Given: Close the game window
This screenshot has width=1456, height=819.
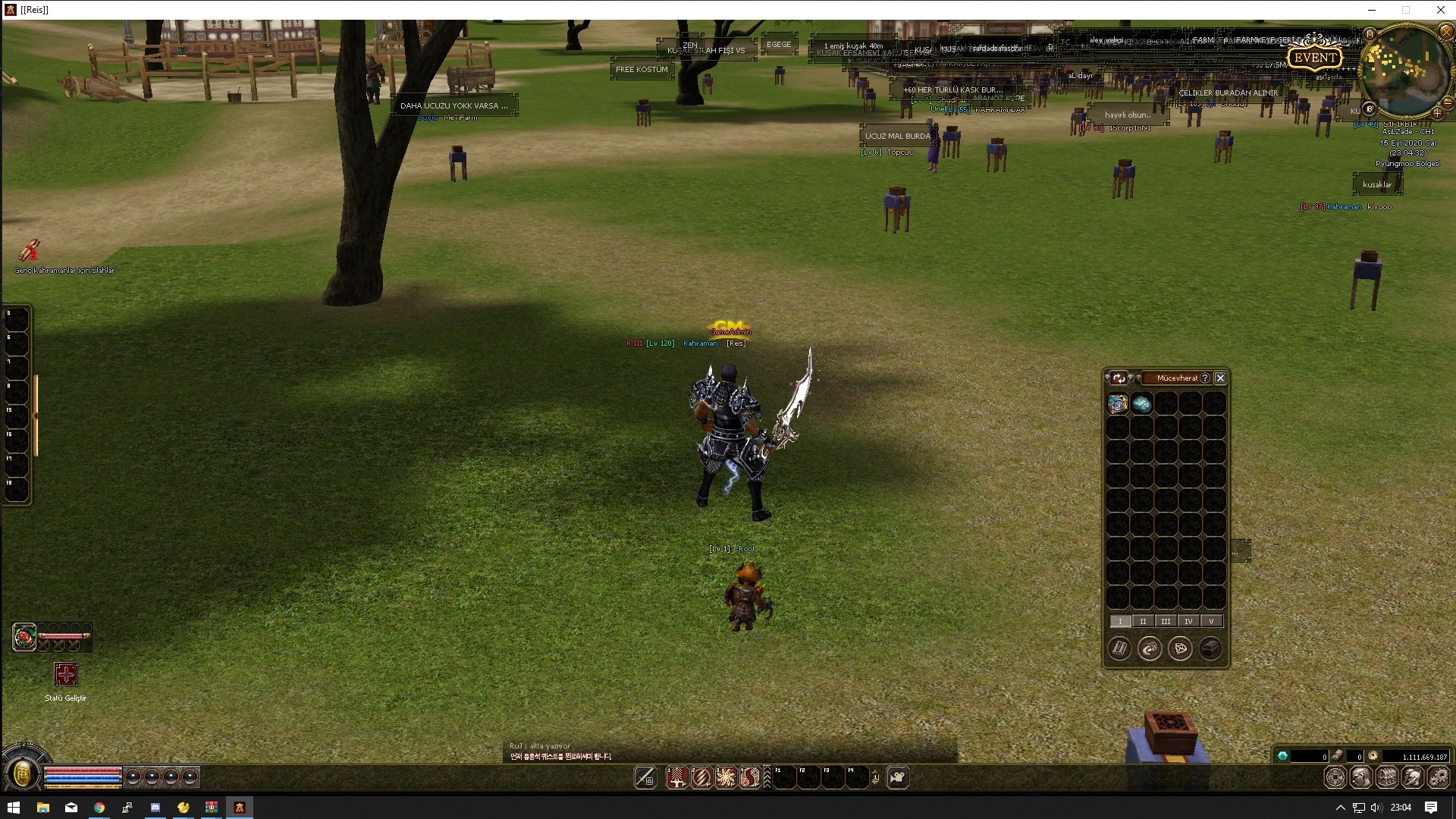Looking at the screenshot, I should tap(1440, 10).
